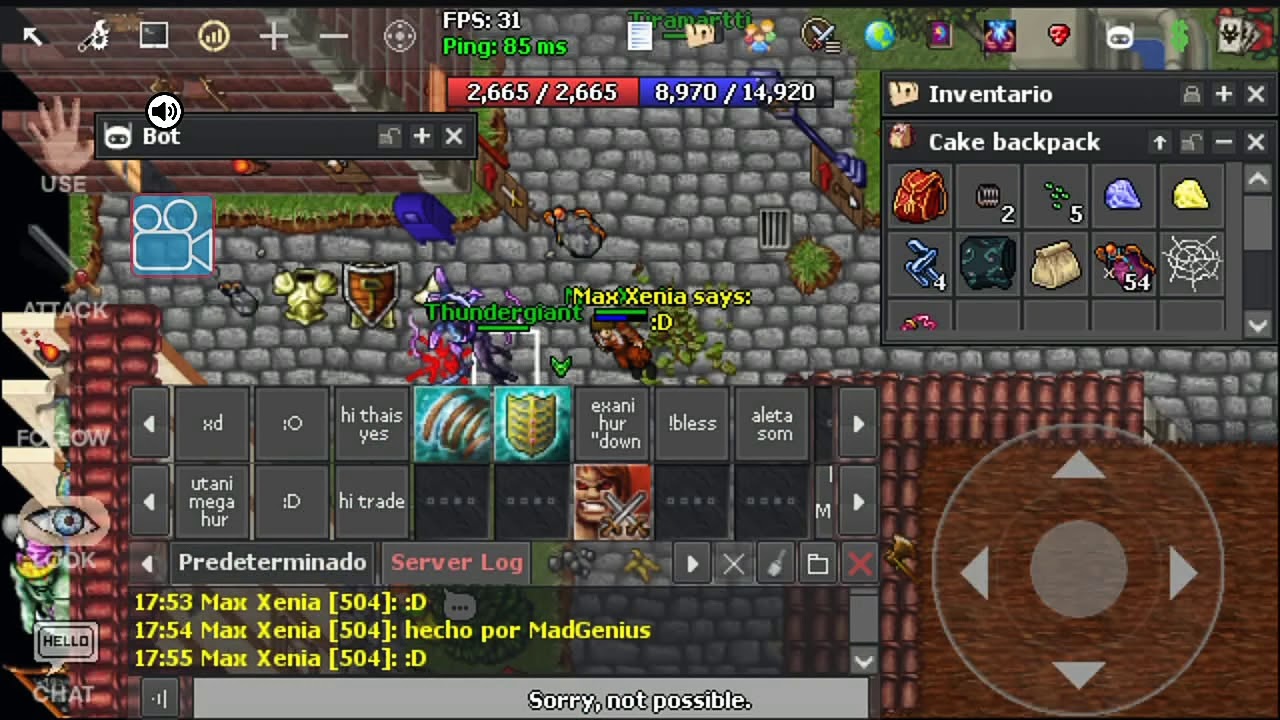This screenshot has height=720, width=1280.
Task: Toggle the sound speaker icon
Action: tap(164, 110)
